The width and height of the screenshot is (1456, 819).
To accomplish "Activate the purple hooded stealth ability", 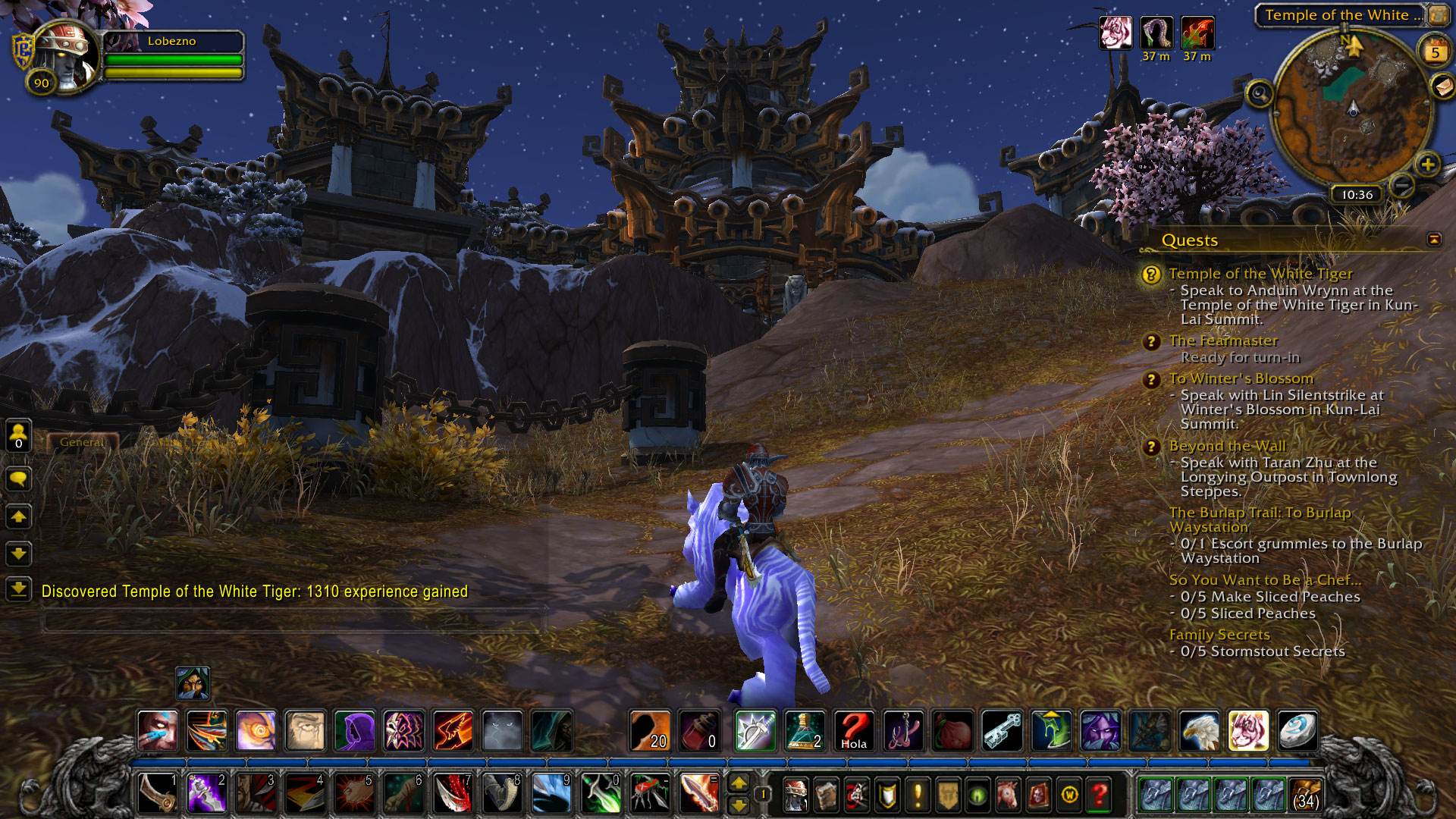I will [x=354, y=731].
